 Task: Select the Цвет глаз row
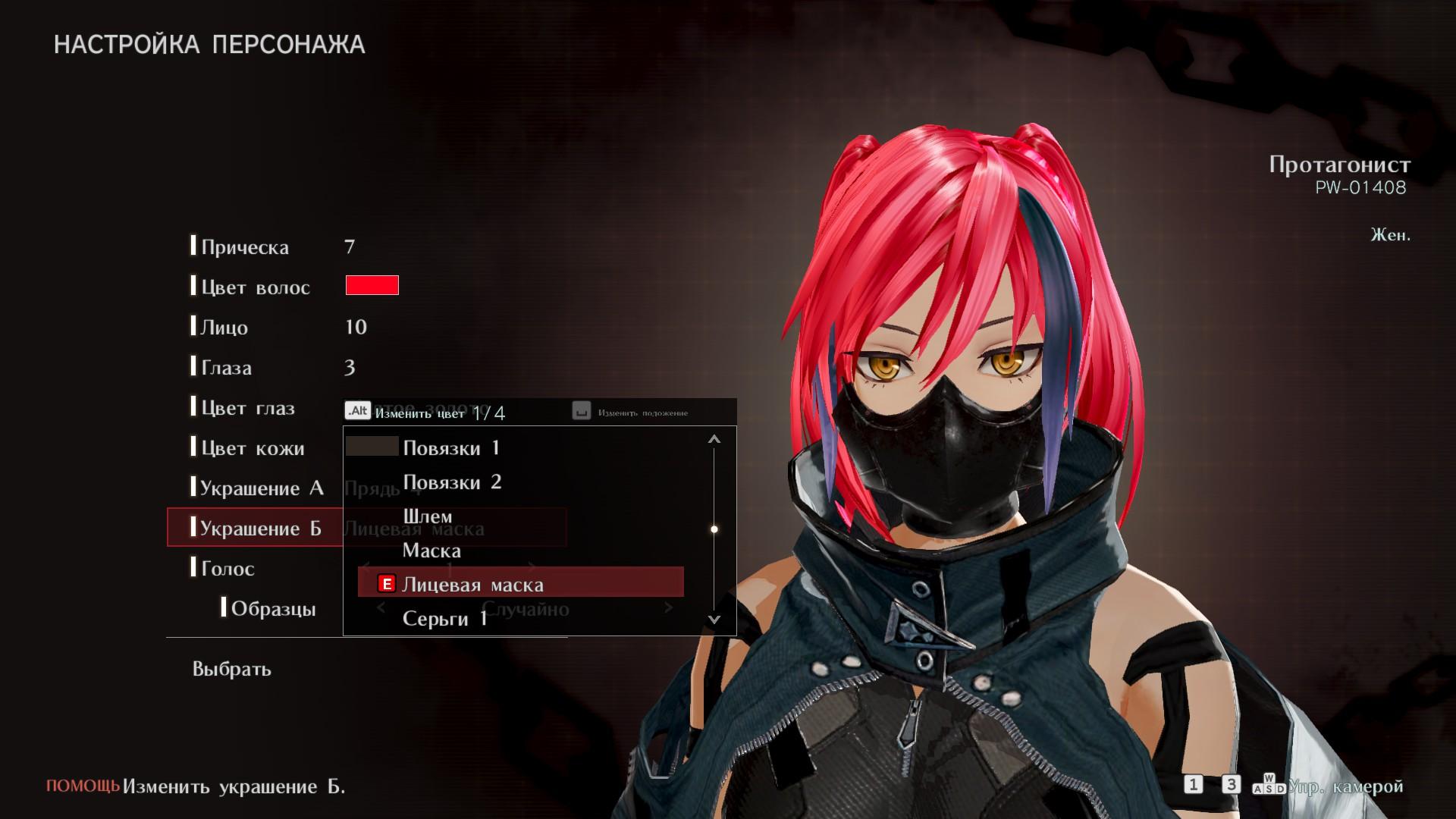click(x=247, y=408)
